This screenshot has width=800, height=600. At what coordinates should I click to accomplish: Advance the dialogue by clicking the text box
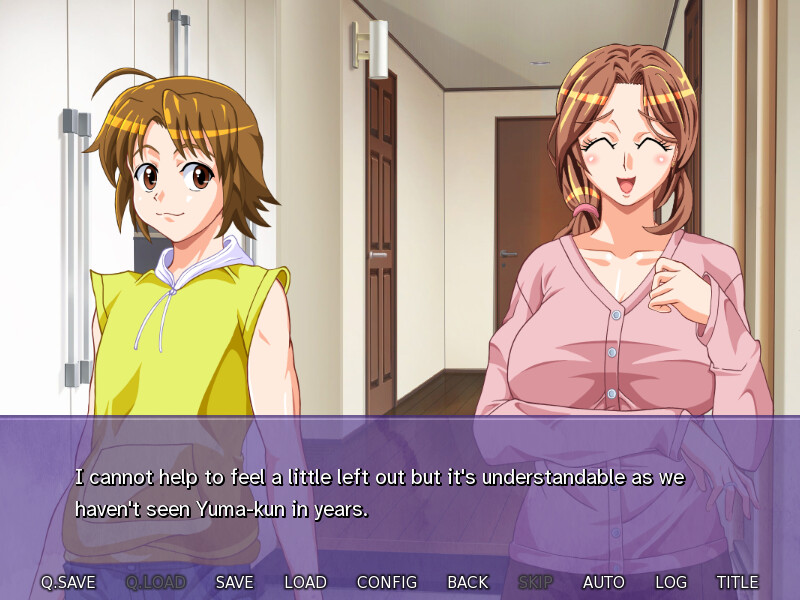tap(400, 495)
